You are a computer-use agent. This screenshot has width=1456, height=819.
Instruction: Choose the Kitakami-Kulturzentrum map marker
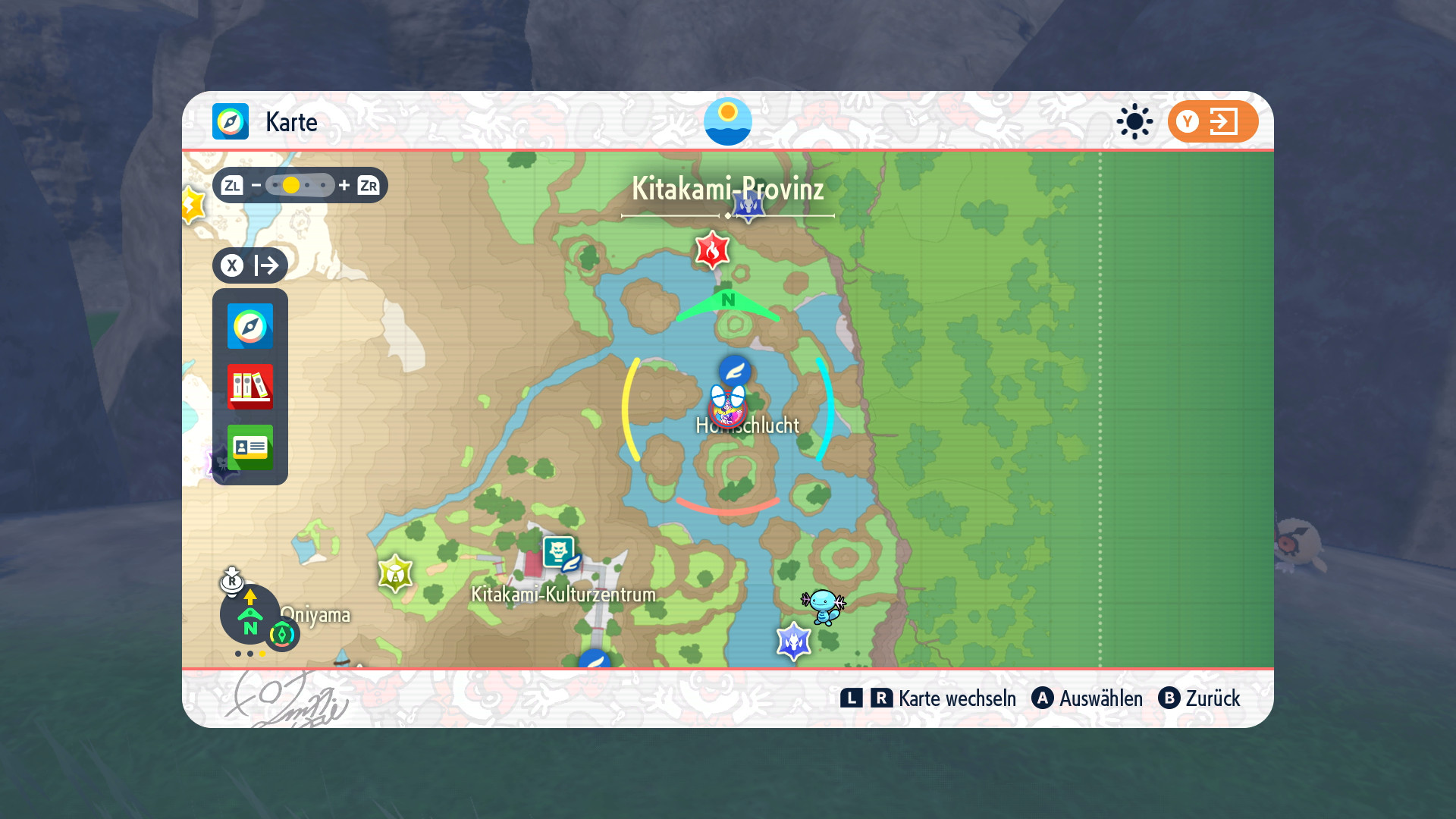(560, 552)
